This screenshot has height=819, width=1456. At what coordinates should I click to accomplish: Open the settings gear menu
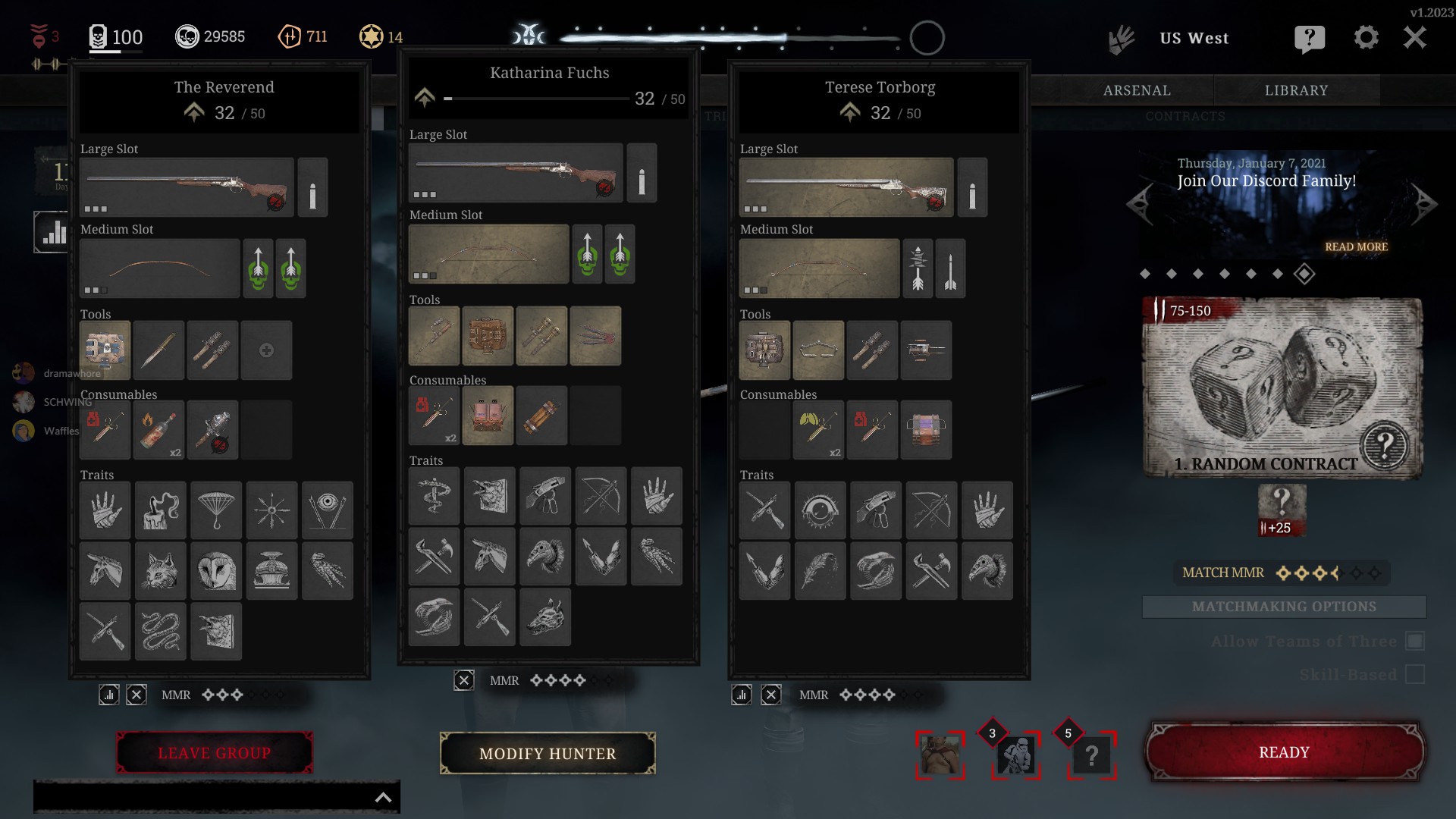click(x=1366, y=37)
